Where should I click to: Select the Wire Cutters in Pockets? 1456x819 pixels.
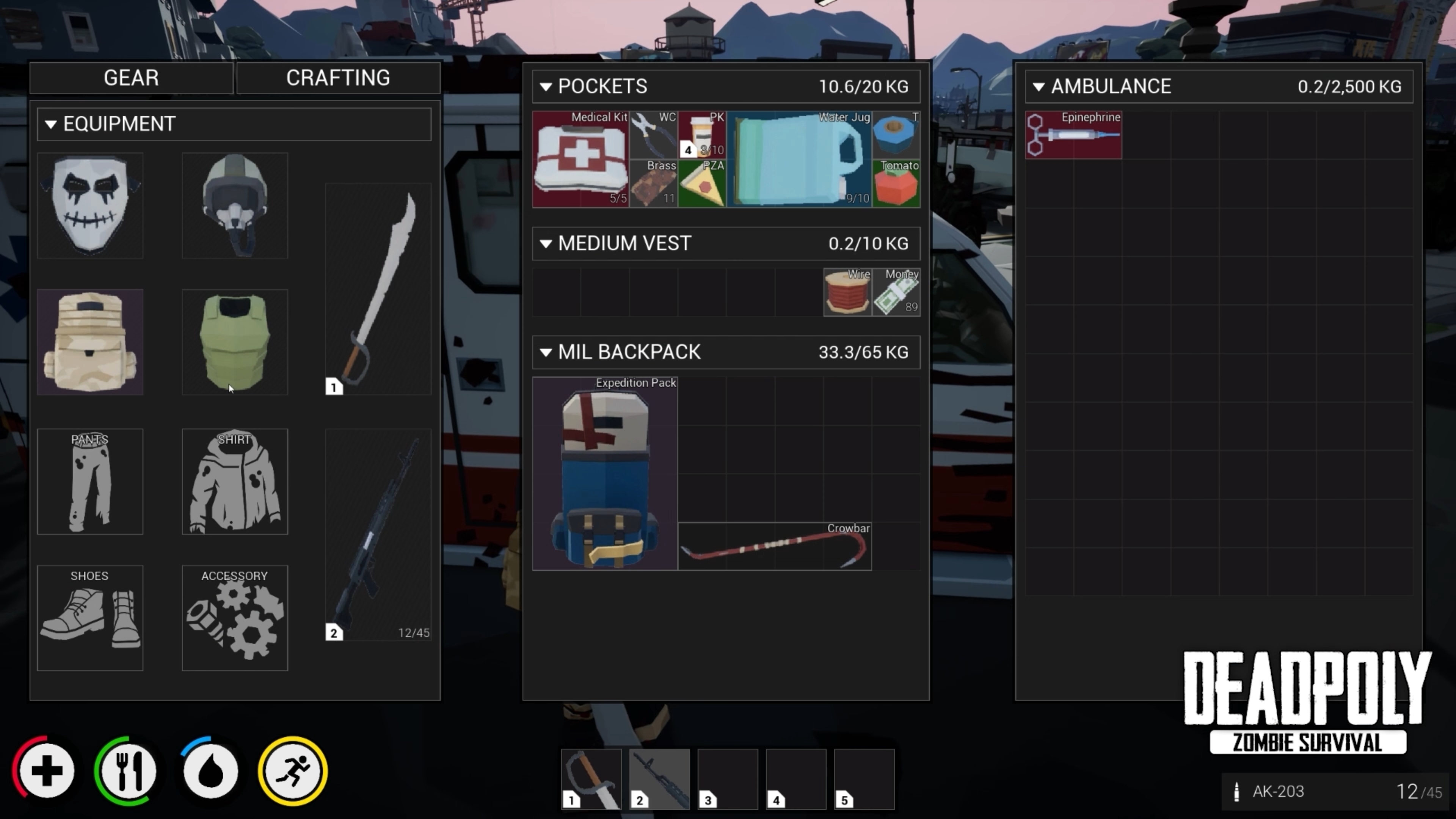(x=654, y=135)
